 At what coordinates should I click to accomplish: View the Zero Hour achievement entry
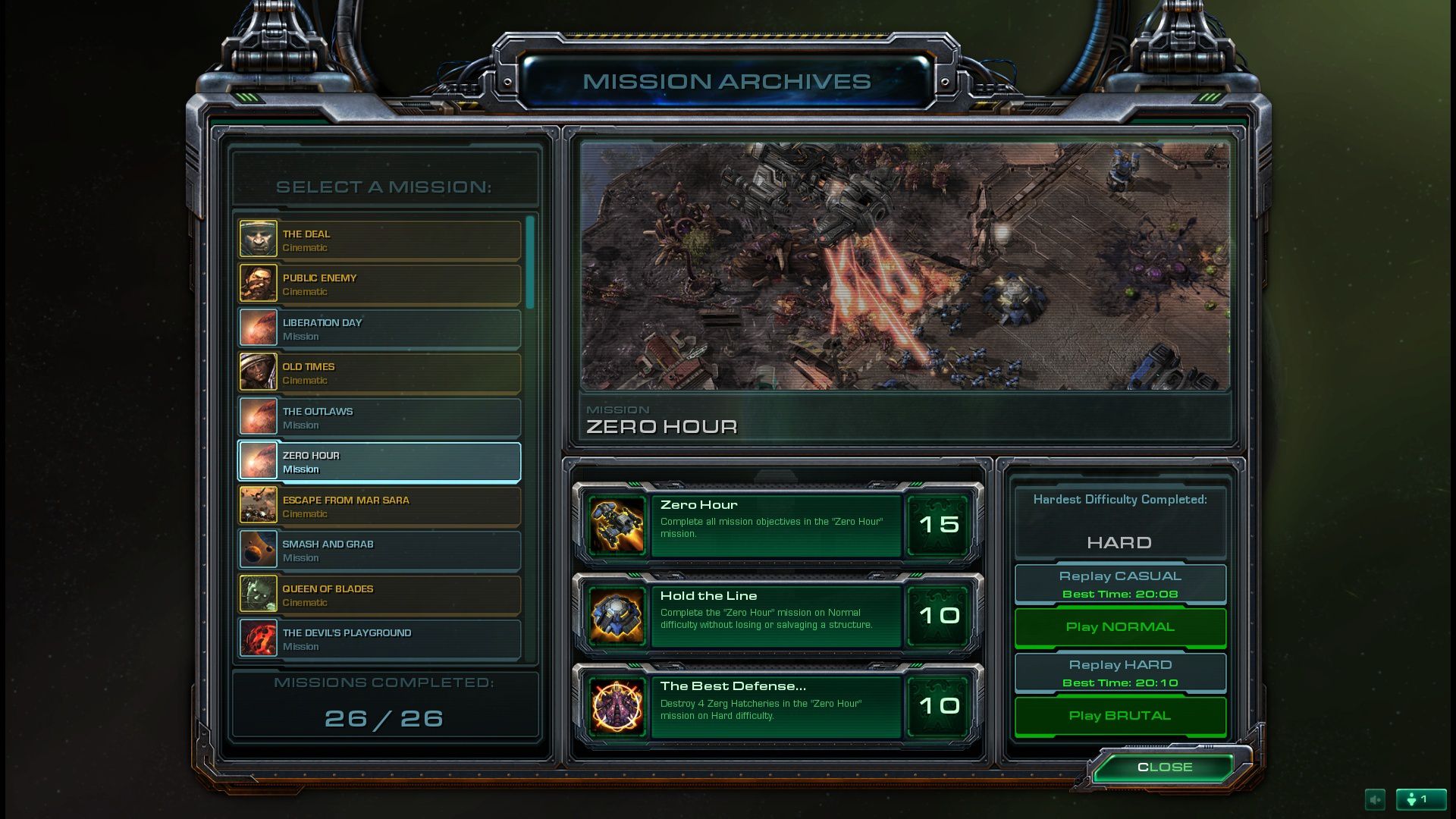pos(777,525)
